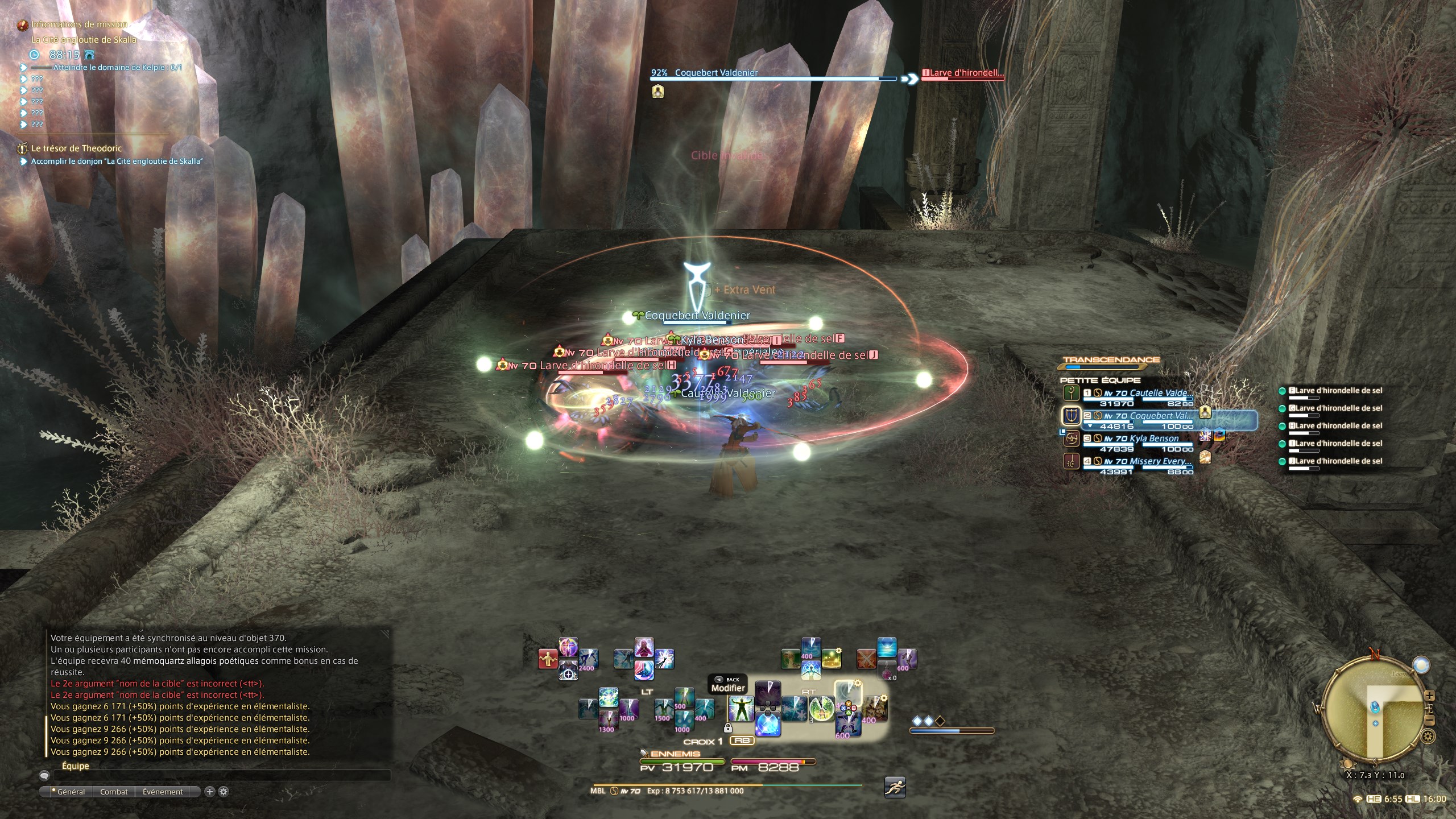
Task: Select Le trésor de Theodoric quest entry
Action: [76, 148]
